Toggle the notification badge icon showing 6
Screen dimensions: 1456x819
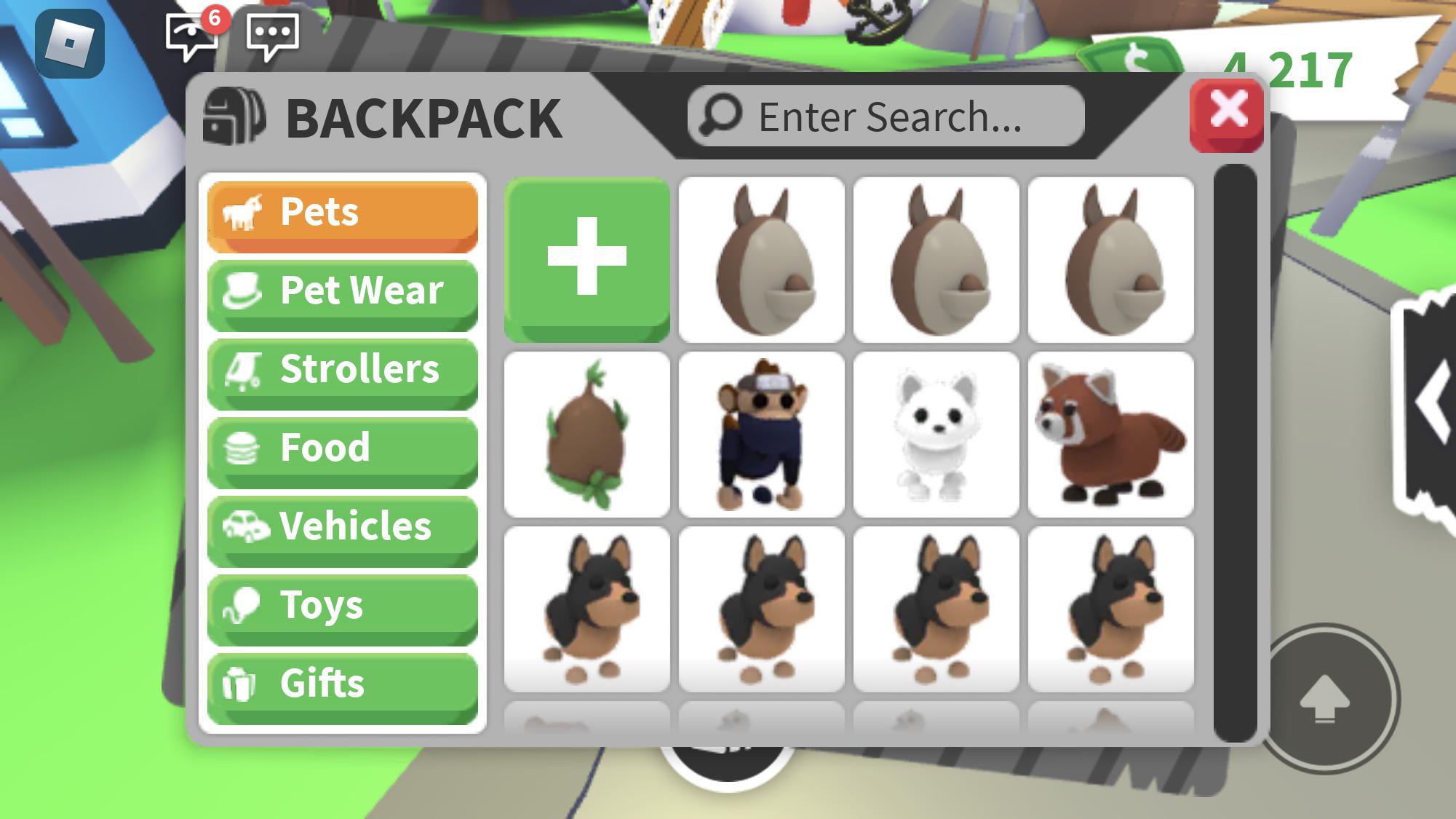(215, 20)
